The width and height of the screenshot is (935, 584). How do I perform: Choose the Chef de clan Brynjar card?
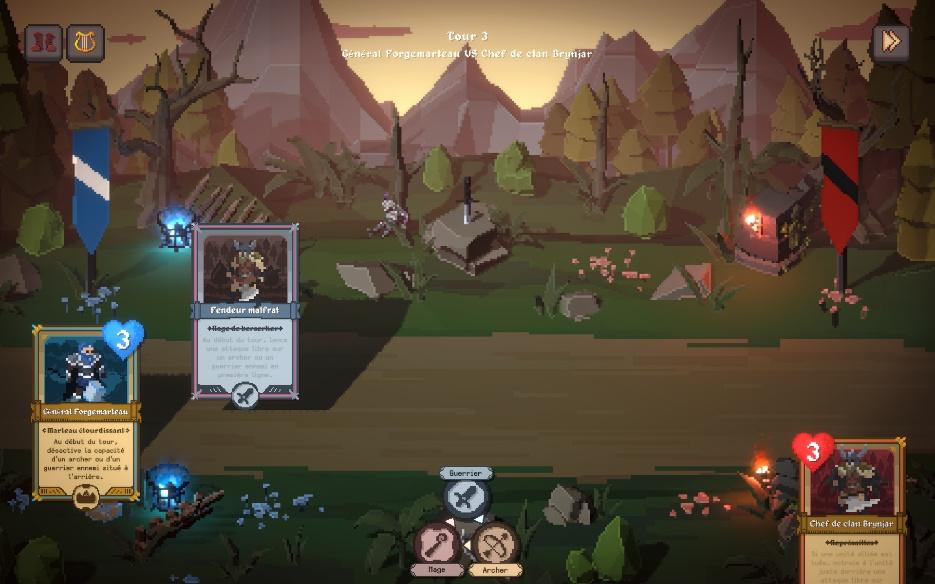(x=853, y=512)
